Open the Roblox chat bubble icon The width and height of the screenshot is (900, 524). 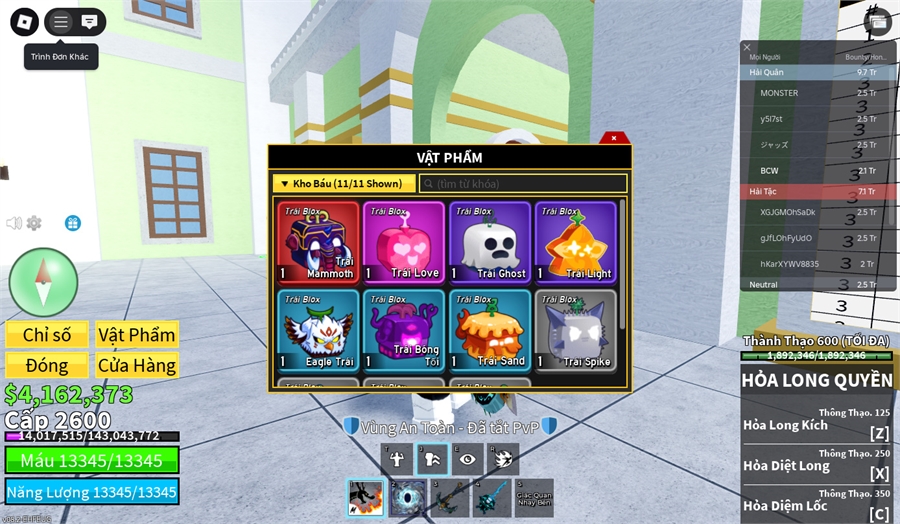click(x=89, y=22)
